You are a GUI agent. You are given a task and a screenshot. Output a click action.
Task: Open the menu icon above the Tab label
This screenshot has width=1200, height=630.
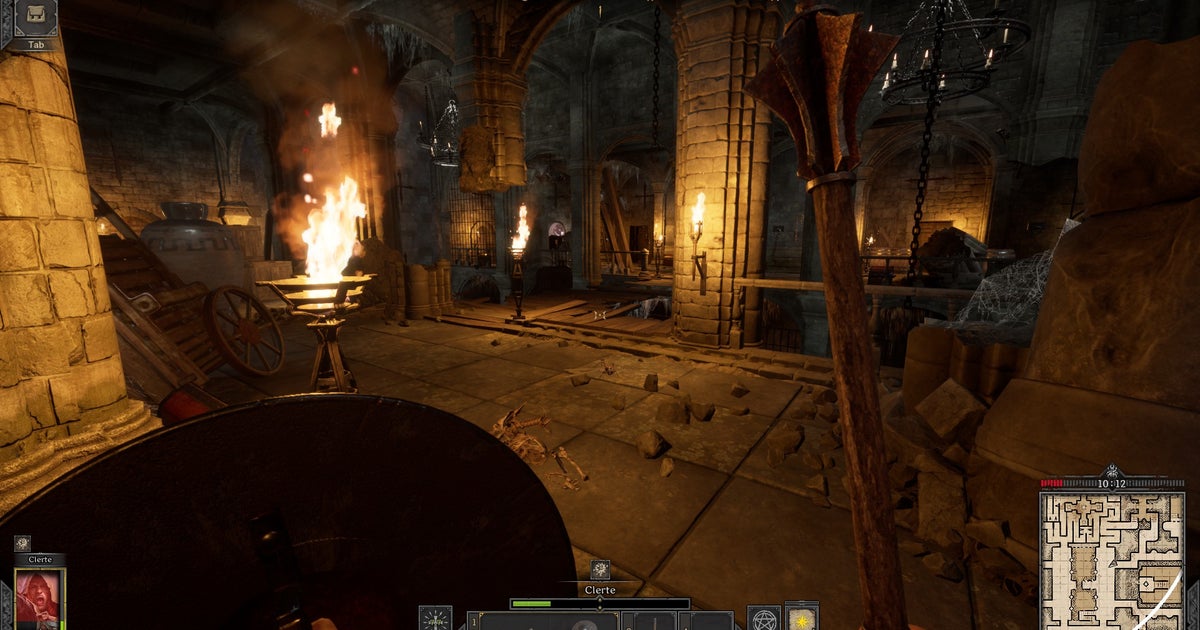pos(34,17)
